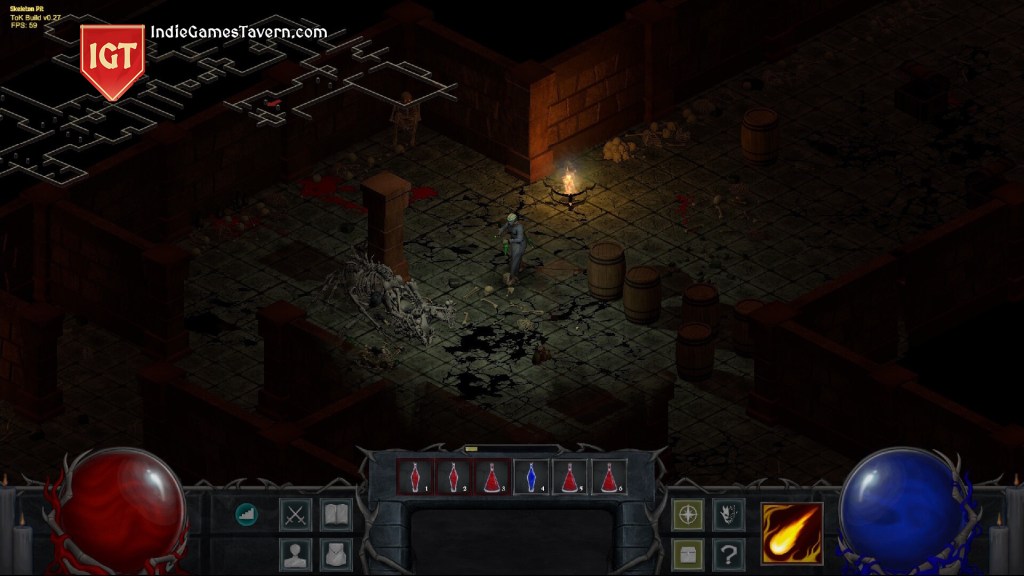1024x576 pixels.
Task: Activate the fireball skill icon
Action: [792, 534]
